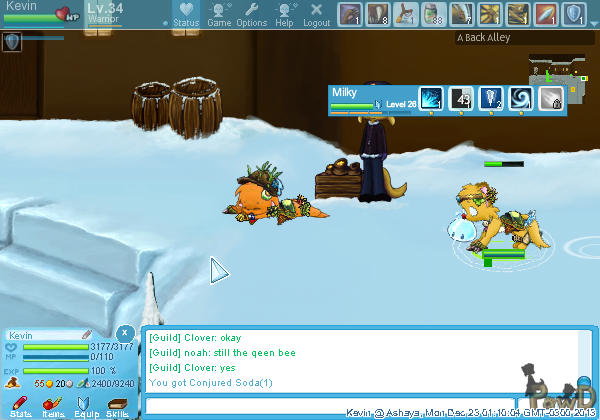Edit Kevin's name with the pencil icon

click(87, 335)
